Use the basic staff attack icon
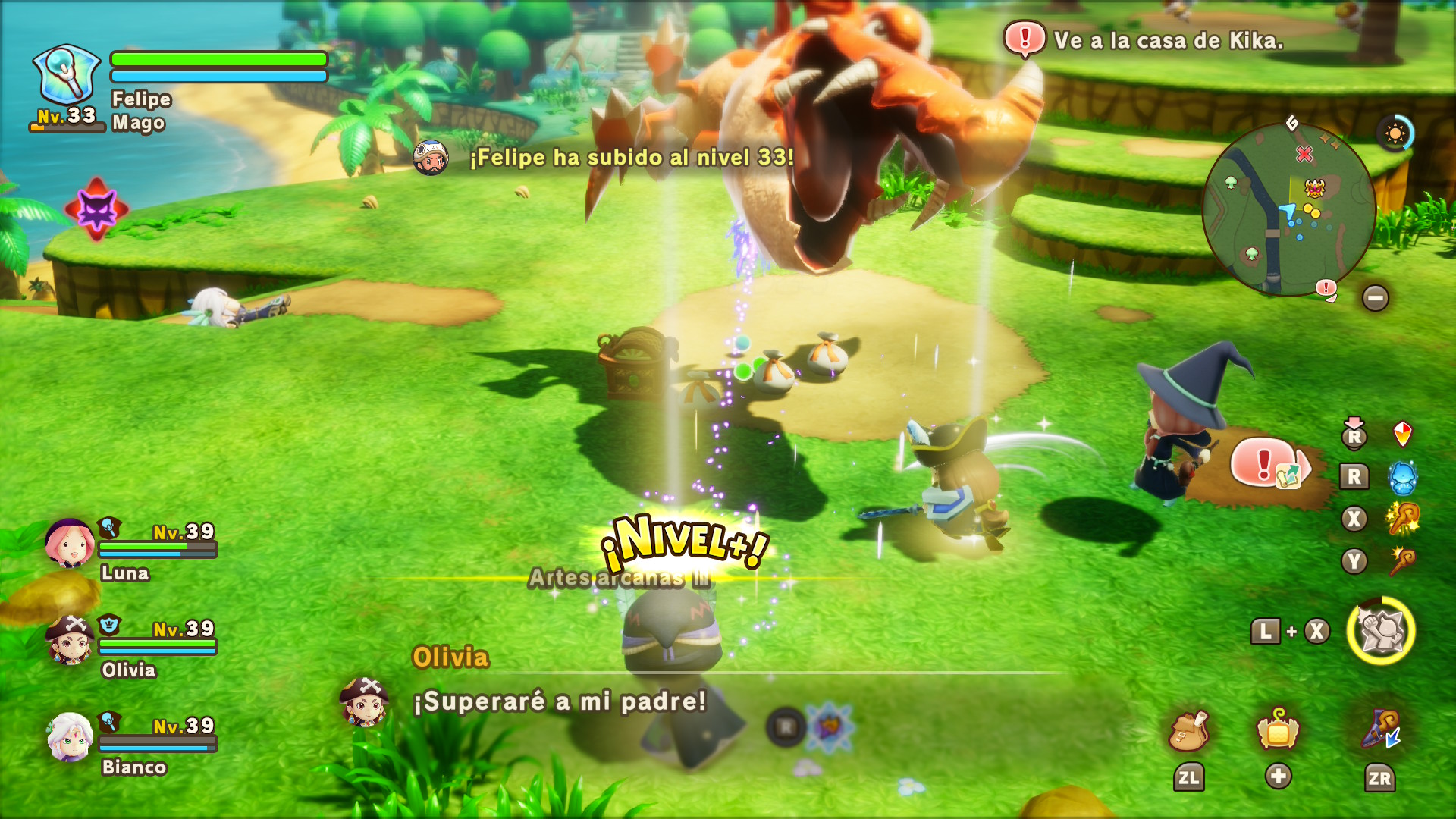 [1402, 562]
